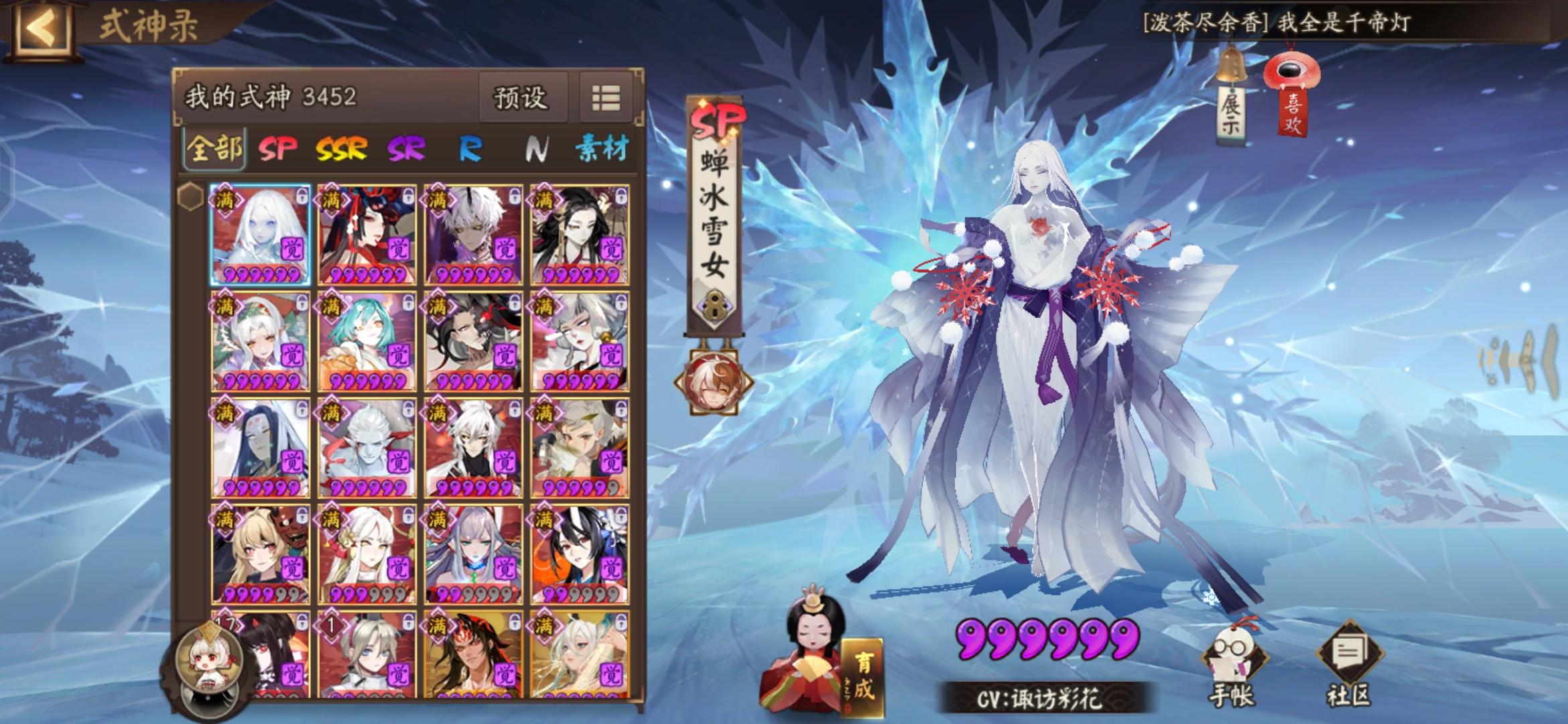
Task: Switch to the SP rarity tab
Action: click(279, 147)
